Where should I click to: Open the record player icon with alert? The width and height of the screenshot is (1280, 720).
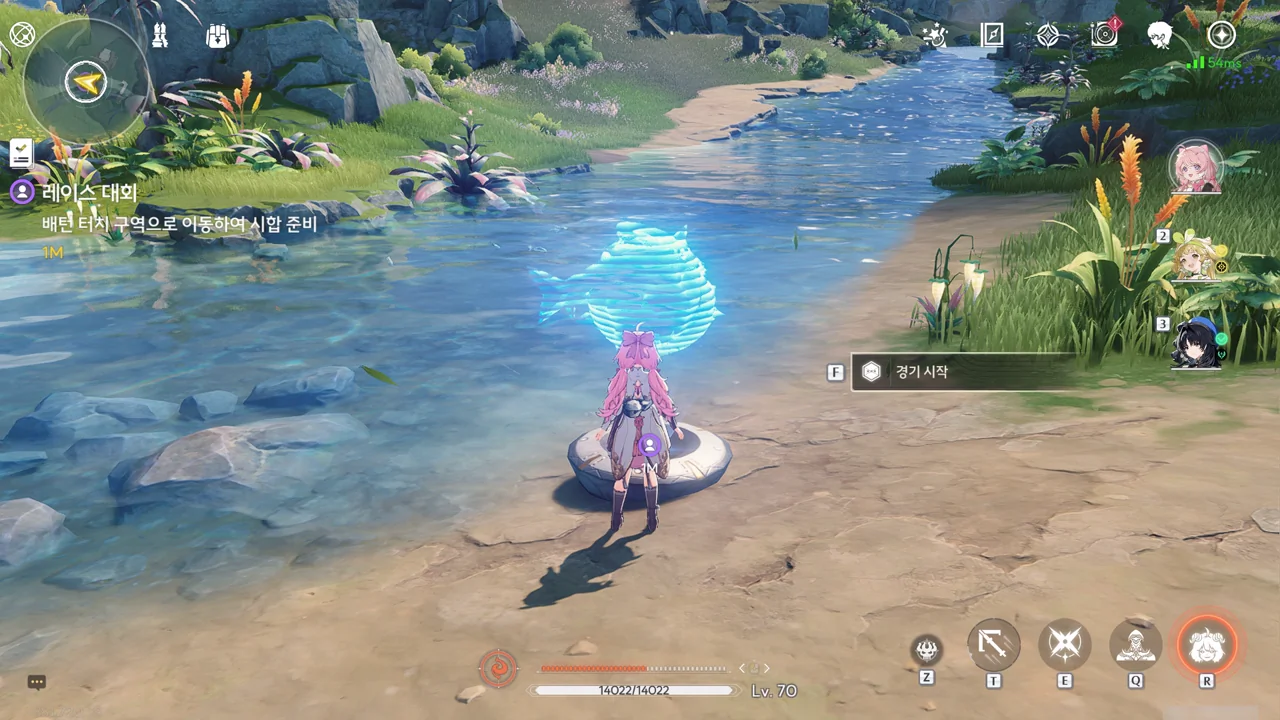coord(1105,36)
